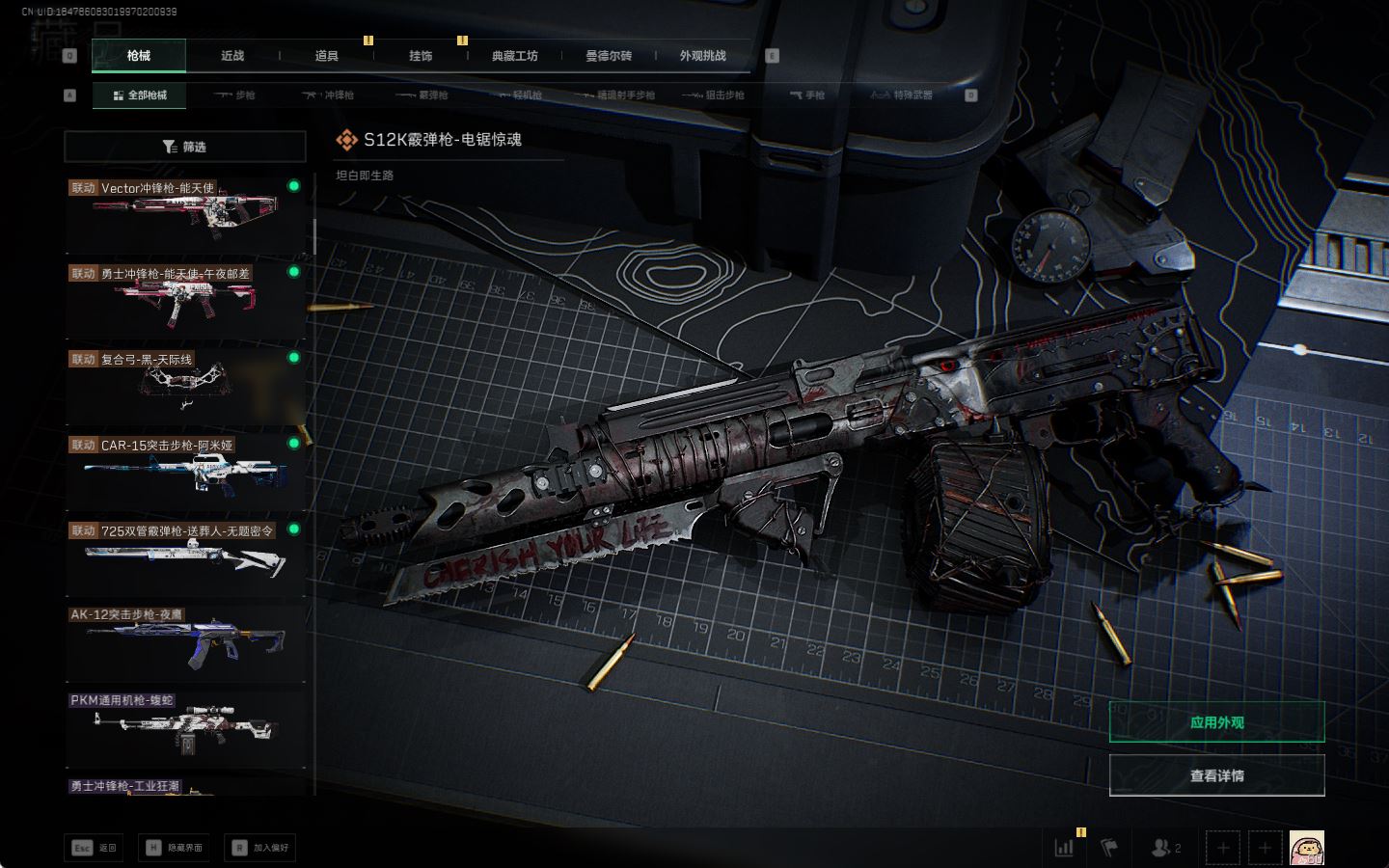
Task: Show the 外观挑战 challenges tab
Action: click(x=702, y=56)
